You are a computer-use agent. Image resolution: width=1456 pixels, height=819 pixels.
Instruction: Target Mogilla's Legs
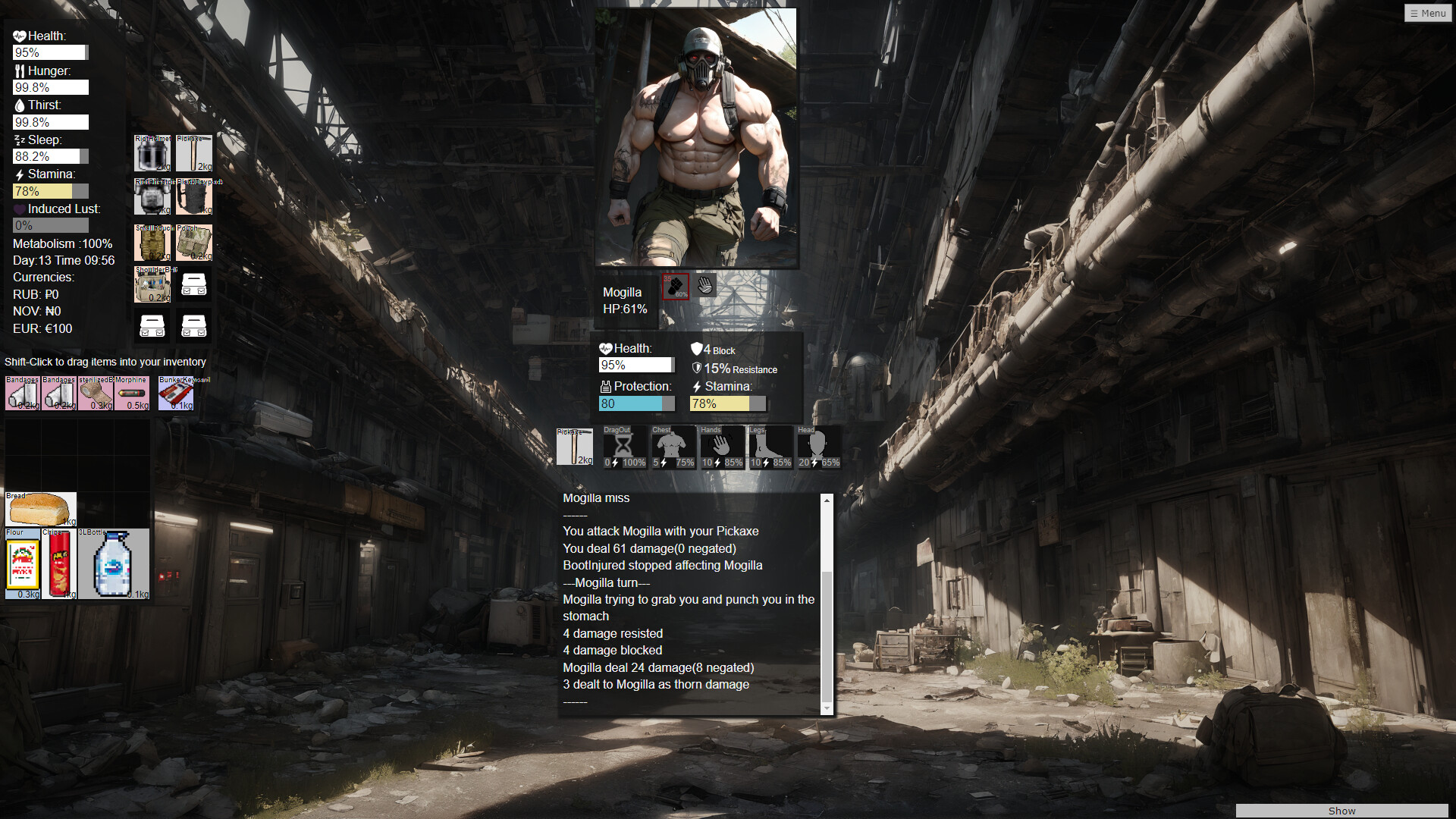(x=770, y=447)
